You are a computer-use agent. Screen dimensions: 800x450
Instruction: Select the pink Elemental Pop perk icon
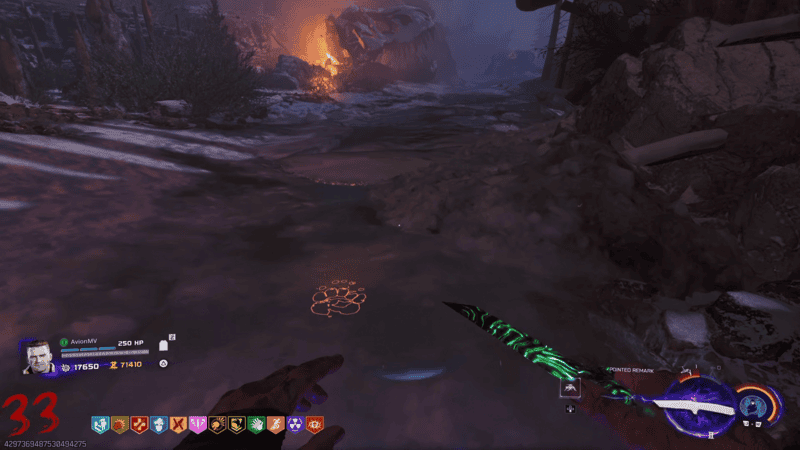198,424
